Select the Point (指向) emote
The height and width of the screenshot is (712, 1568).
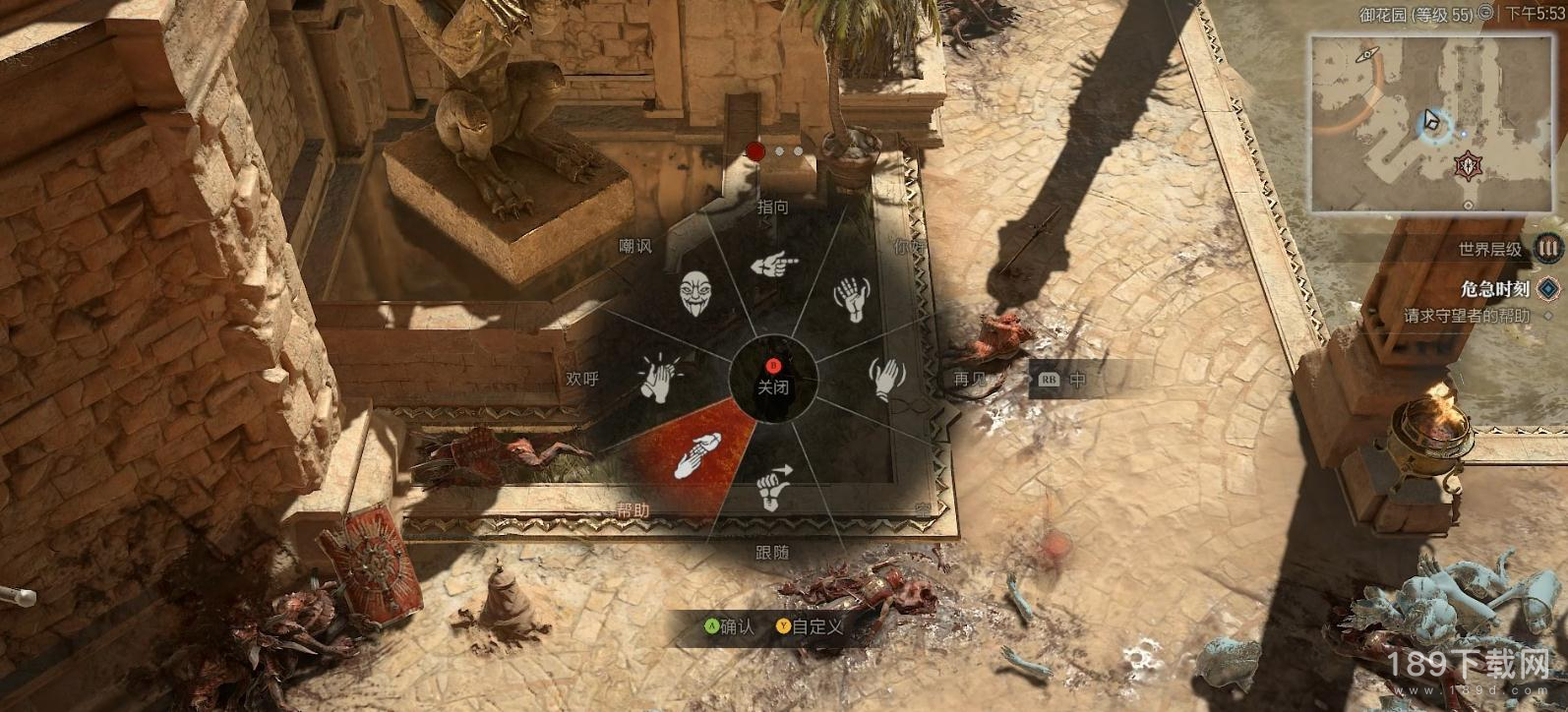pyautogui.click(x=773, y=265)
